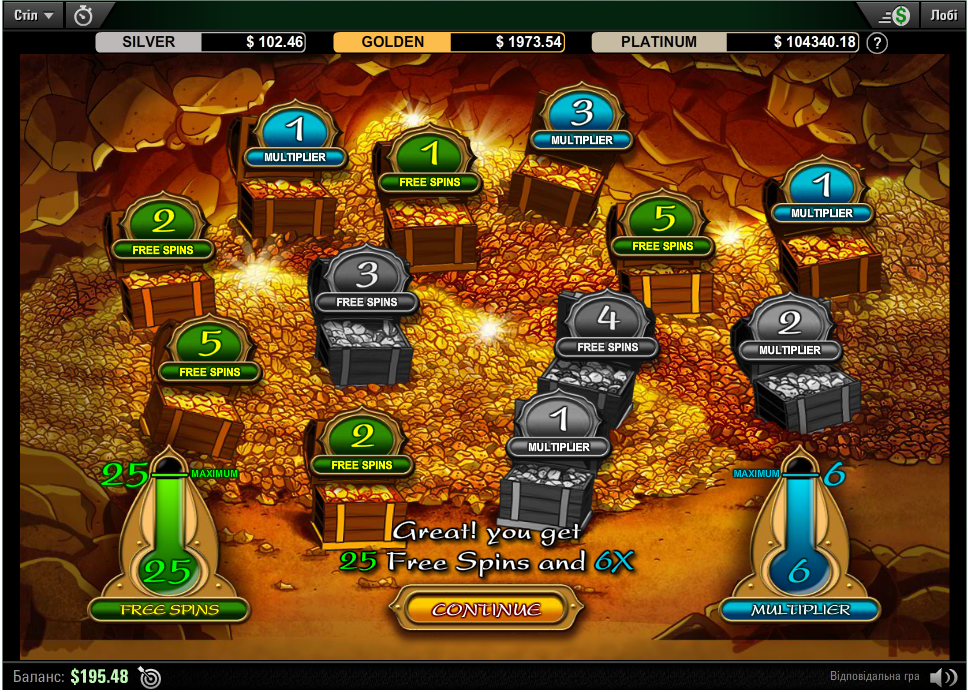Open the question mark help button
Screen dimensions: 968x692
[x=877, y=43]
